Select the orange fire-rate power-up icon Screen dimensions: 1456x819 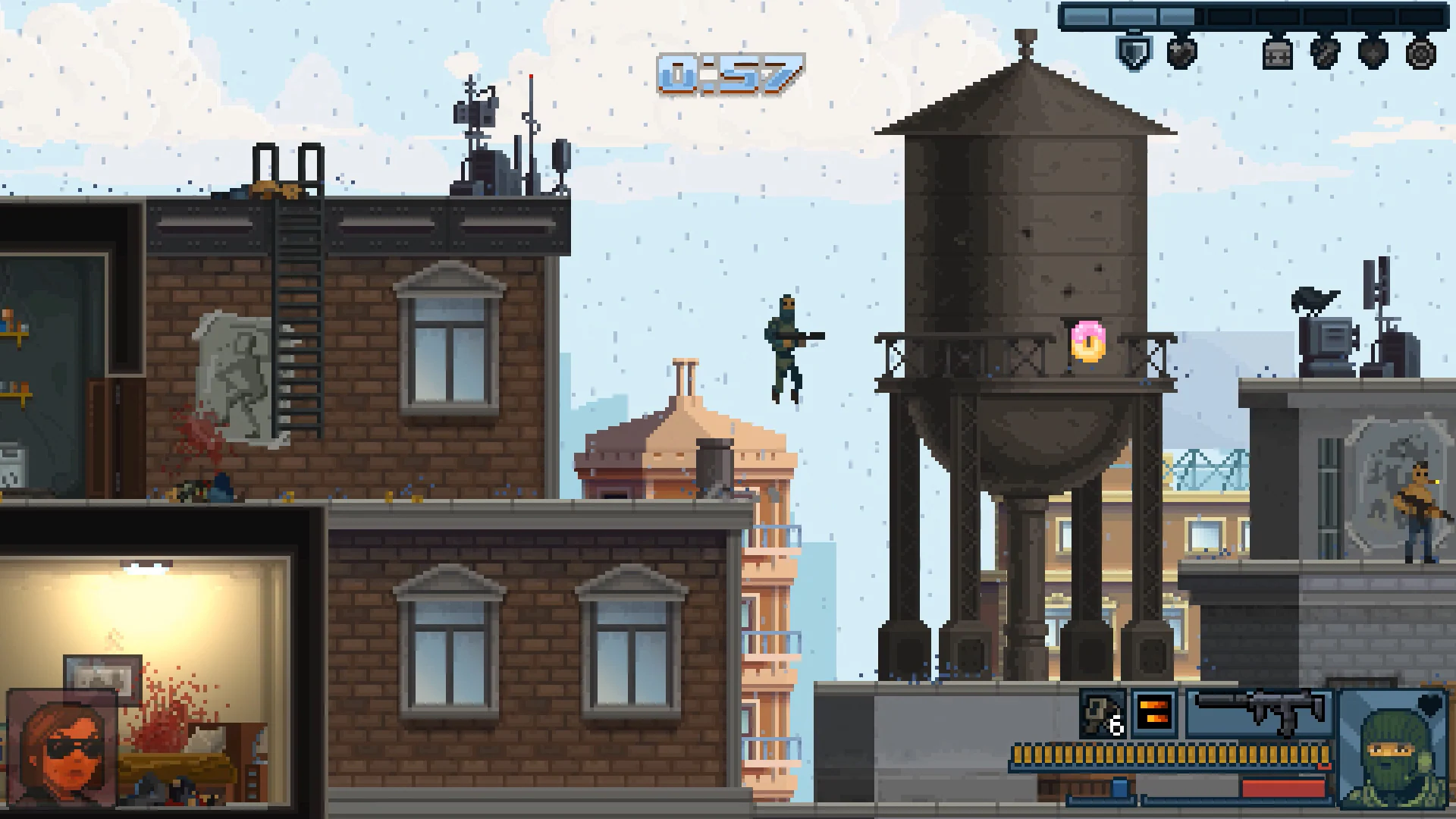point(1153,711)
